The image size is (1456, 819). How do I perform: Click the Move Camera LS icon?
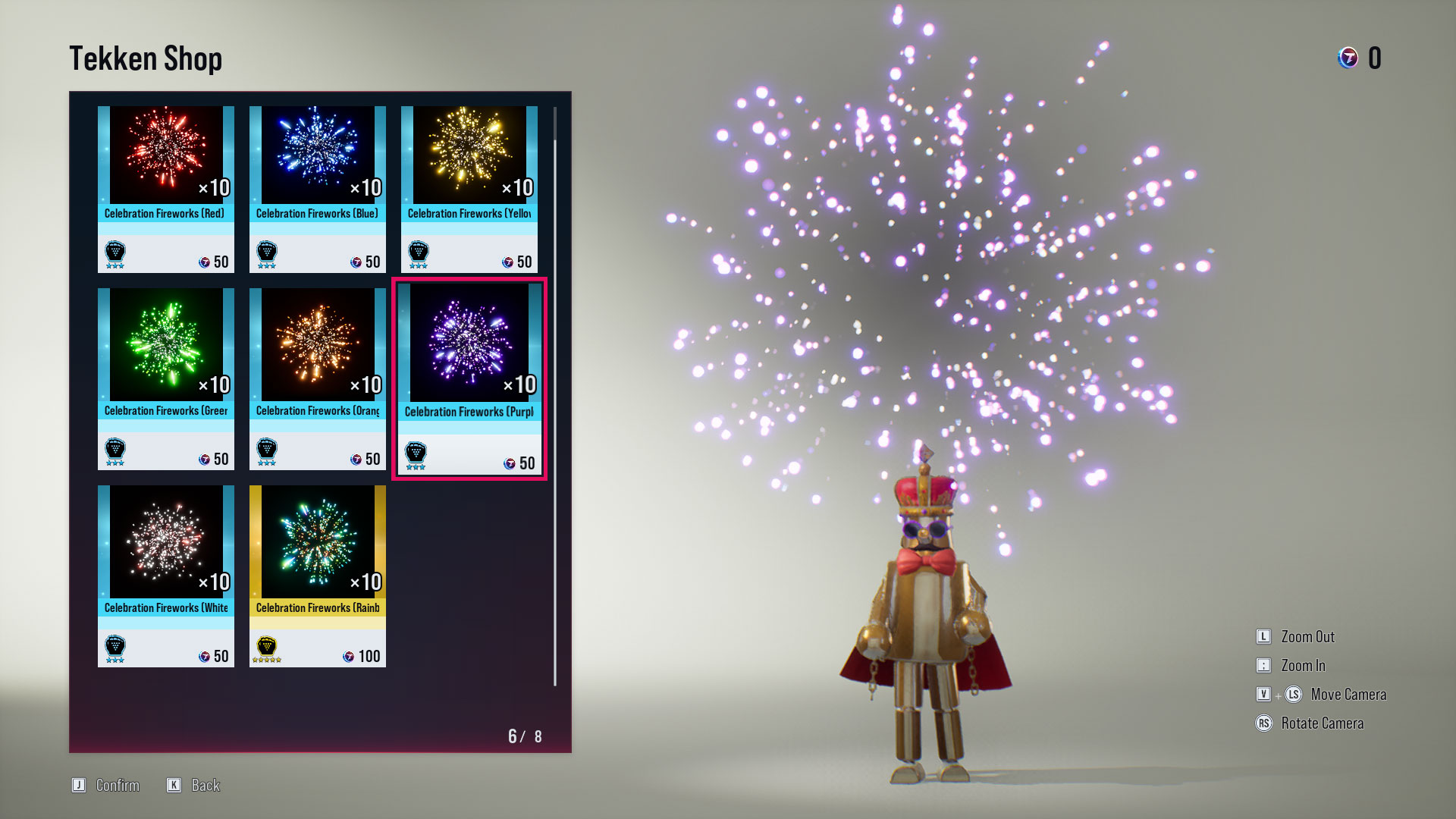coord(1294,695)
